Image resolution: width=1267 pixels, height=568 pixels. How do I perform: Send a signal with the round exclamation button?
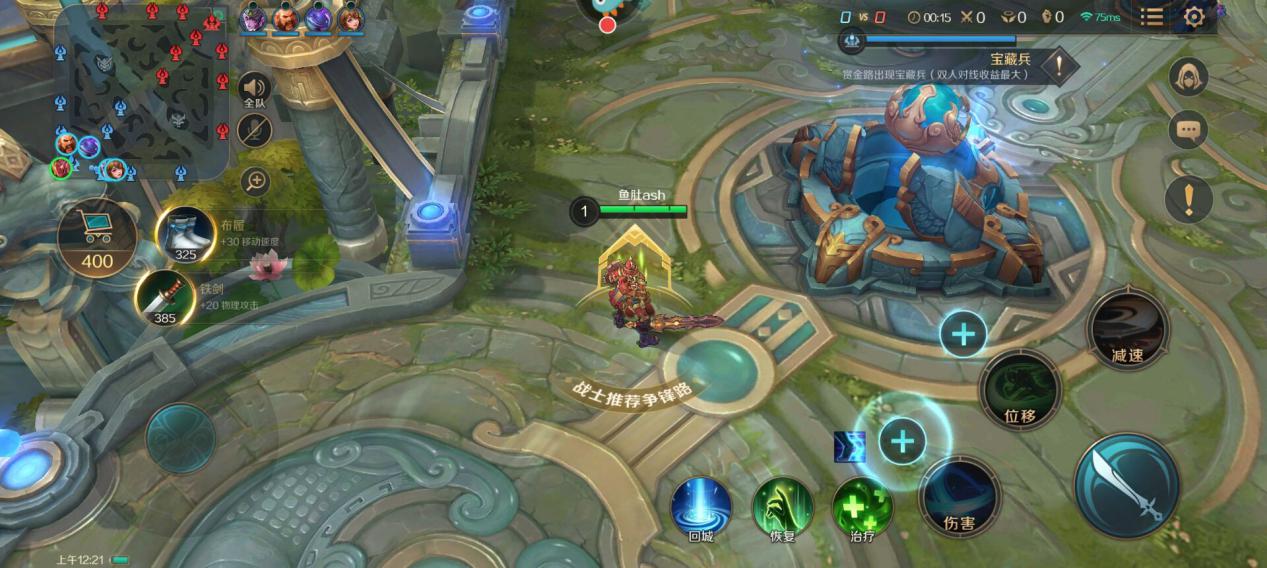coord(1188,199)
